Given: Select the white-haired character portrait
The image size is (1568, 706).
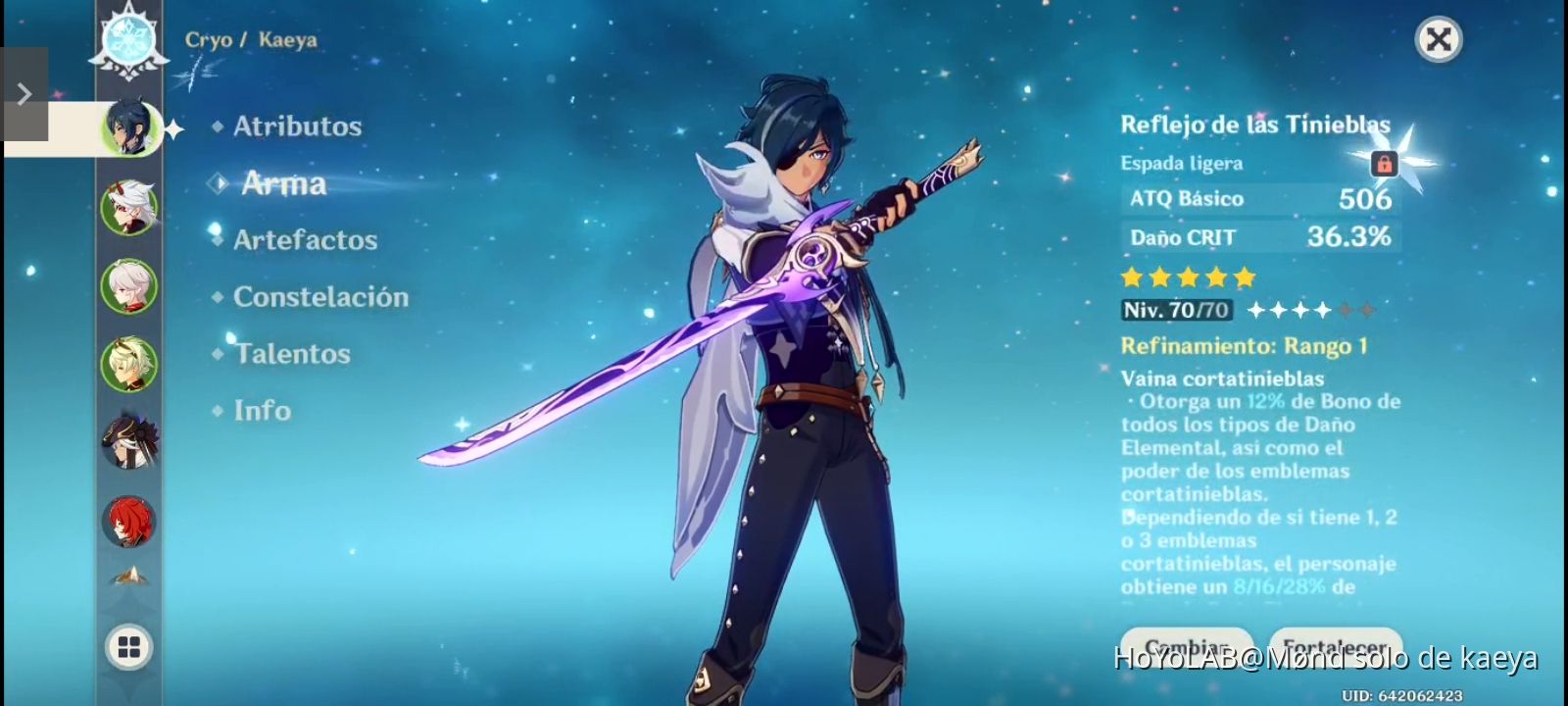Looking at the screenshot, I should (x=128, y=287).
